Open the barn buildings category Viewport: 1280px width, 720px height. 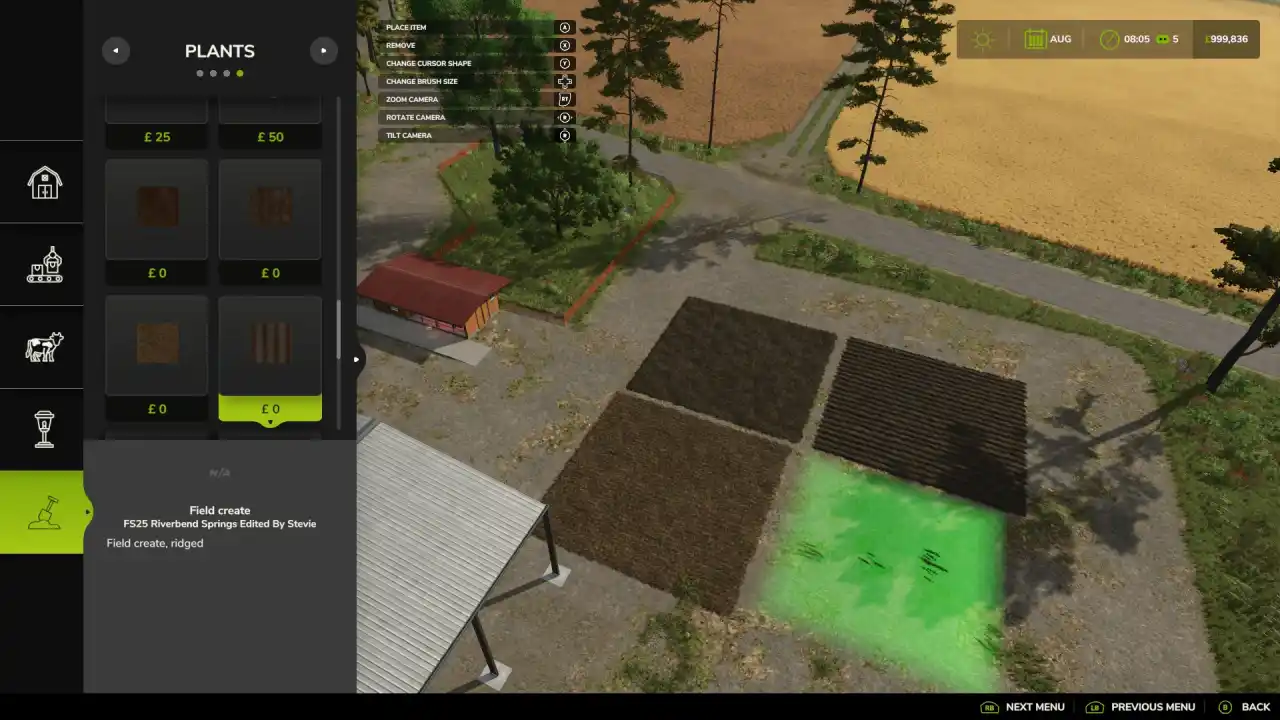[44, 182]
